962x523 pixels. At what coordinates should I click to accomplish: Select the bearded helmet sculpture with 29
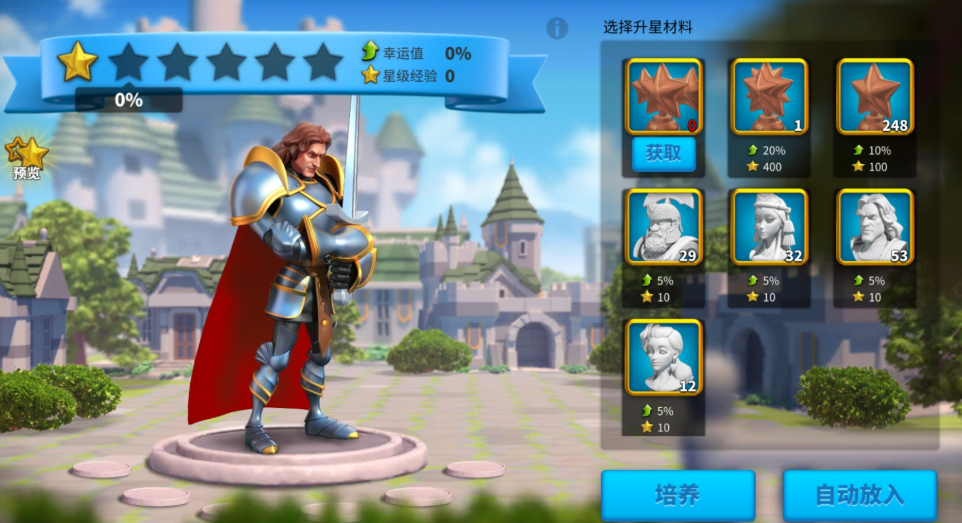point(663,226)
